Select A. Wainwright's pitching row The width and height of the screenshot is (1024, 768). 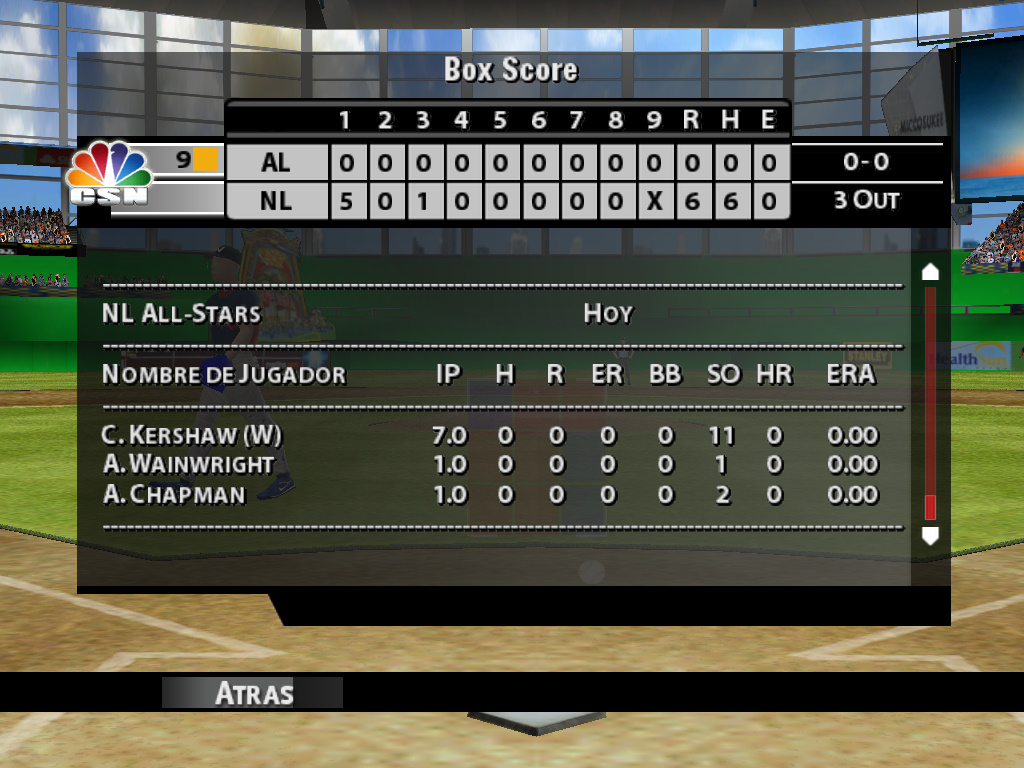490,465
